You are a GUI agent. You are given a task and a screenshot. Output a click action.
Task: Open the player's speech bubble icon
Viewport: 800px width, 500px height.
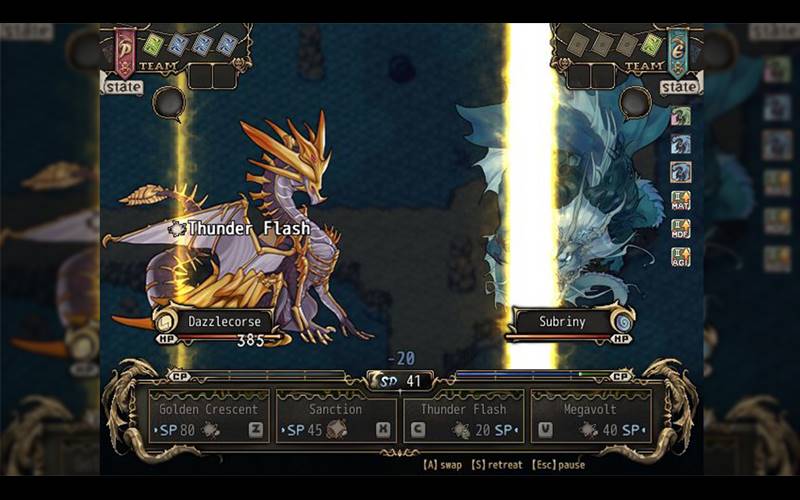[168, 100]
